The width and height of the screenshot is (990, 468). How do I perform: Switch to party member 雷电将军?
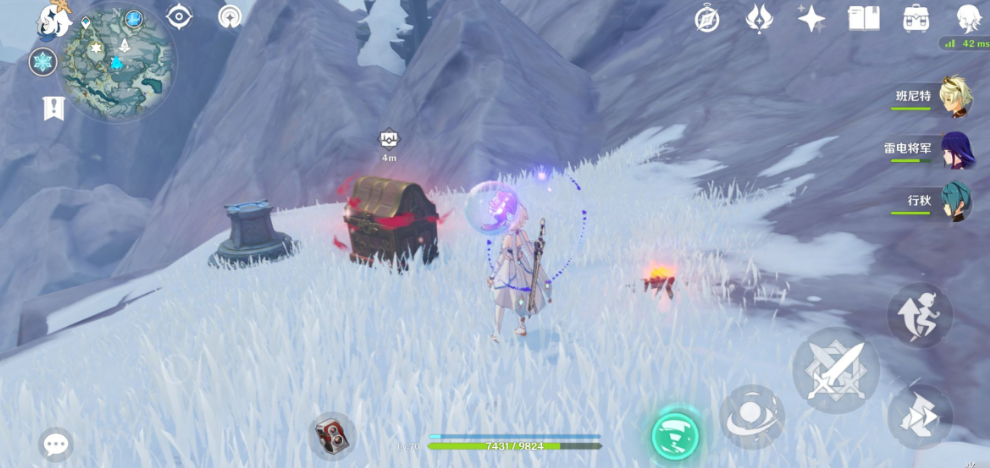click(953, 148)
